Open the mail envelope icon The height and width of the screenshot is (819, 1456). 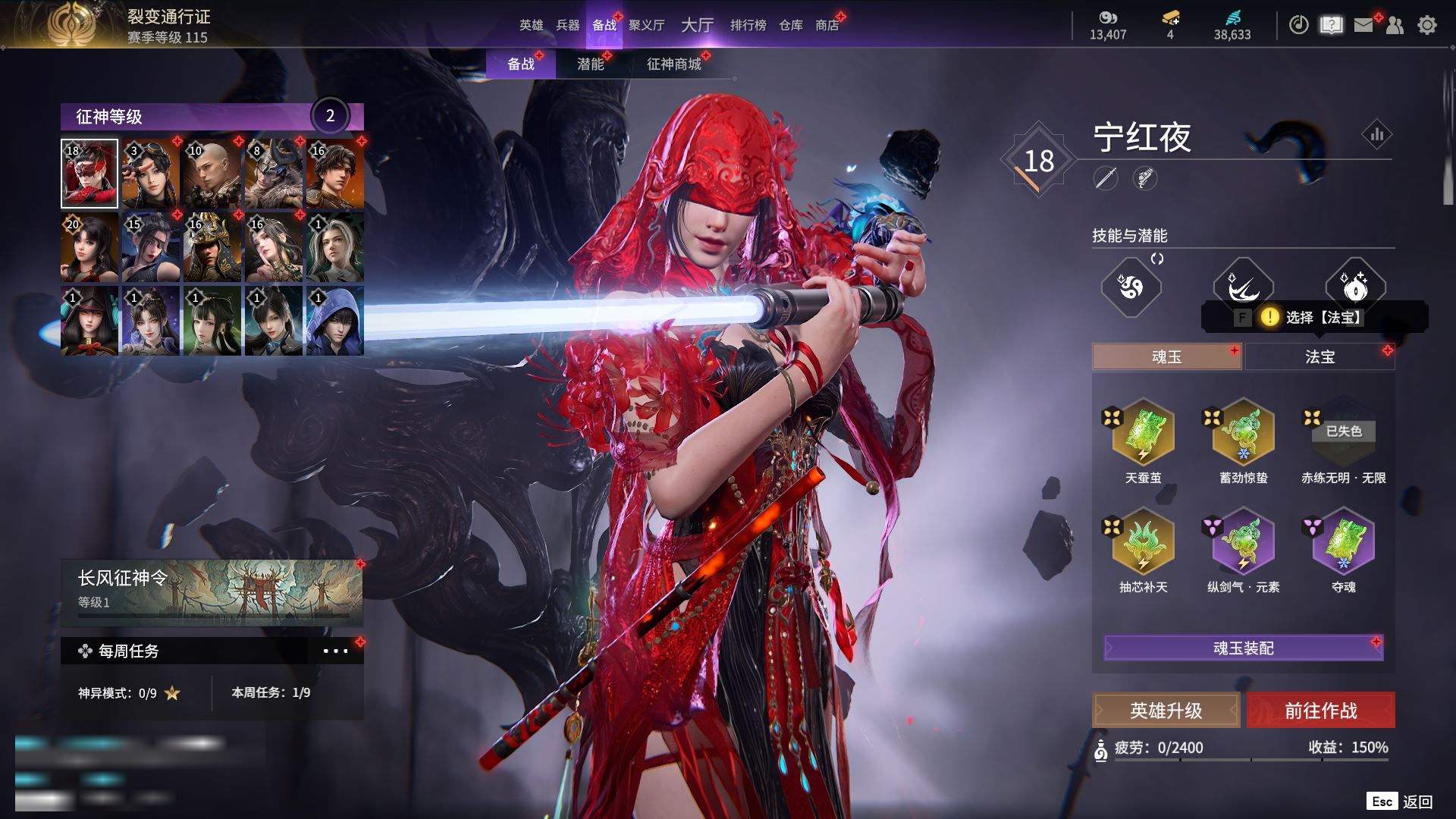click(x=1363, y=25)
